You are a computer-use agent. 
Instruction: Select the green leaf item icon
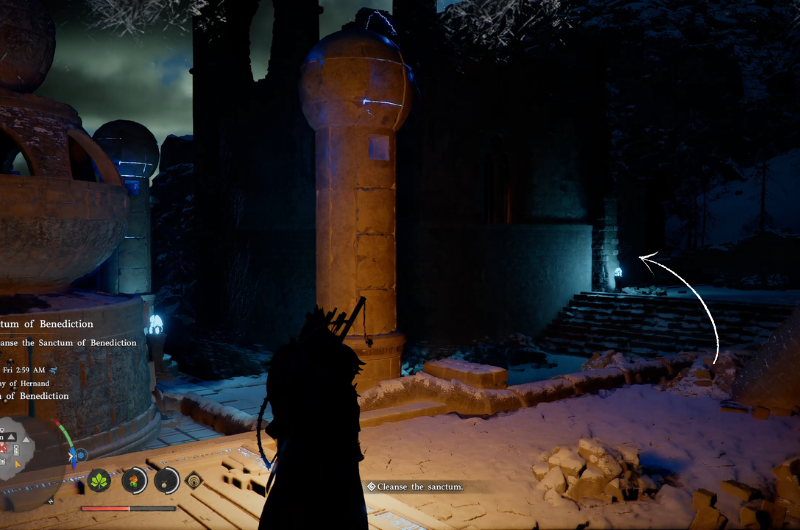pyautogui.click(x=101, y=480)
